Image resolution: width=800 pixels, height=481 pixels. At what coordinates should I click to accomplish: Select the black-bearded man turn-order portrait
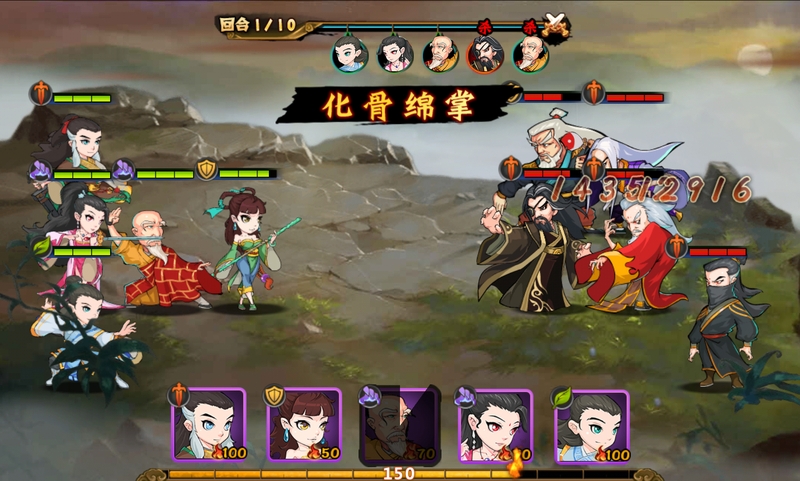(x=485, y=54)
